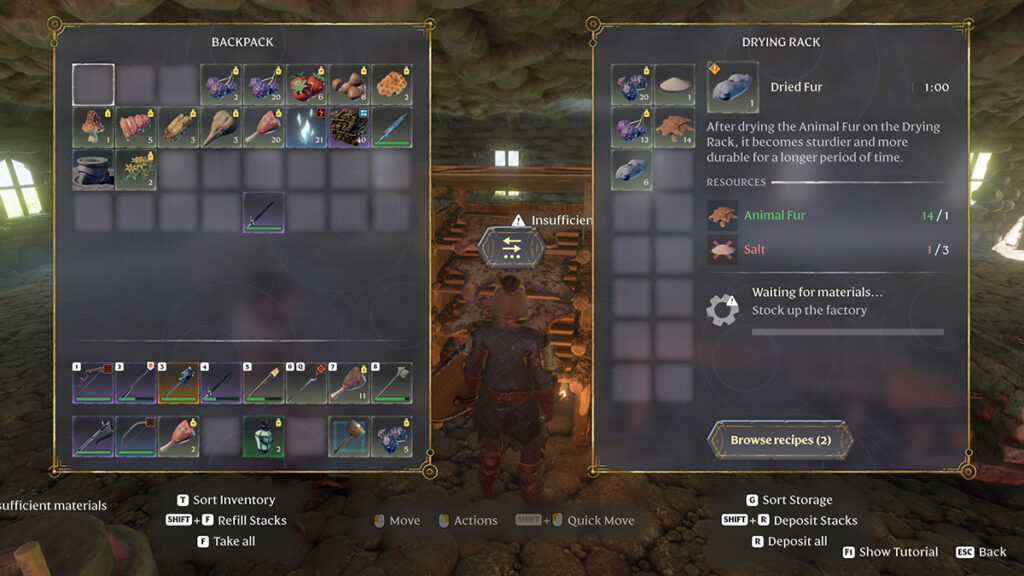Open Browse recipes list
This screenshot has height=576, width=1024.
(x=780, y=440)
